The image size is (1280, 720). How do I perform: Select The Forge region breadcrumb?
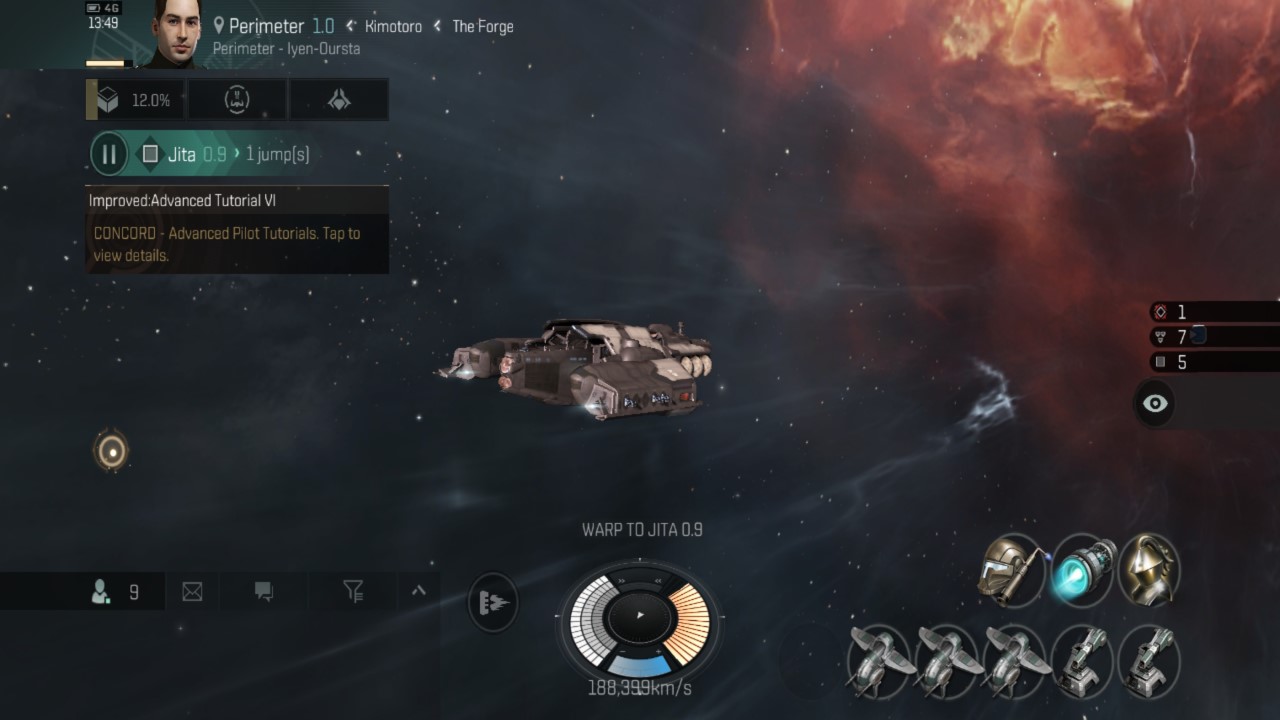483,26
